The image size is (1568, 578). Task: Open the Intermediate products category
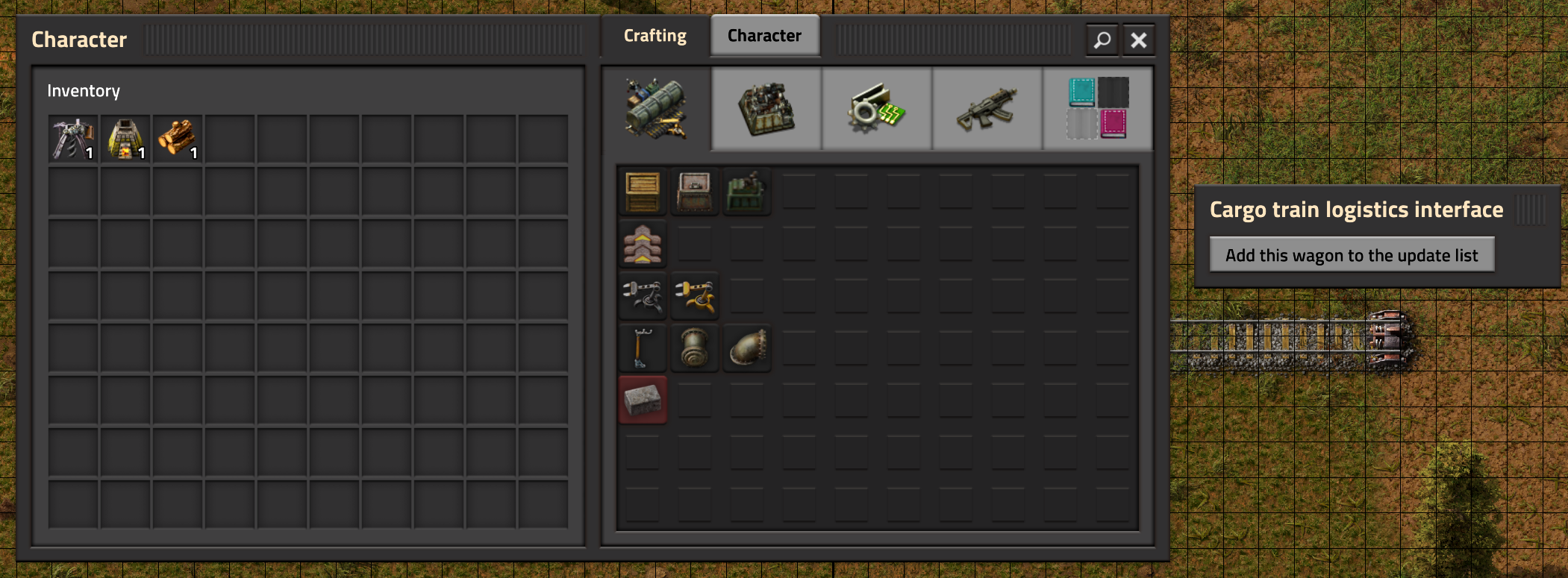pyautogui.click(x=877, y=109)
